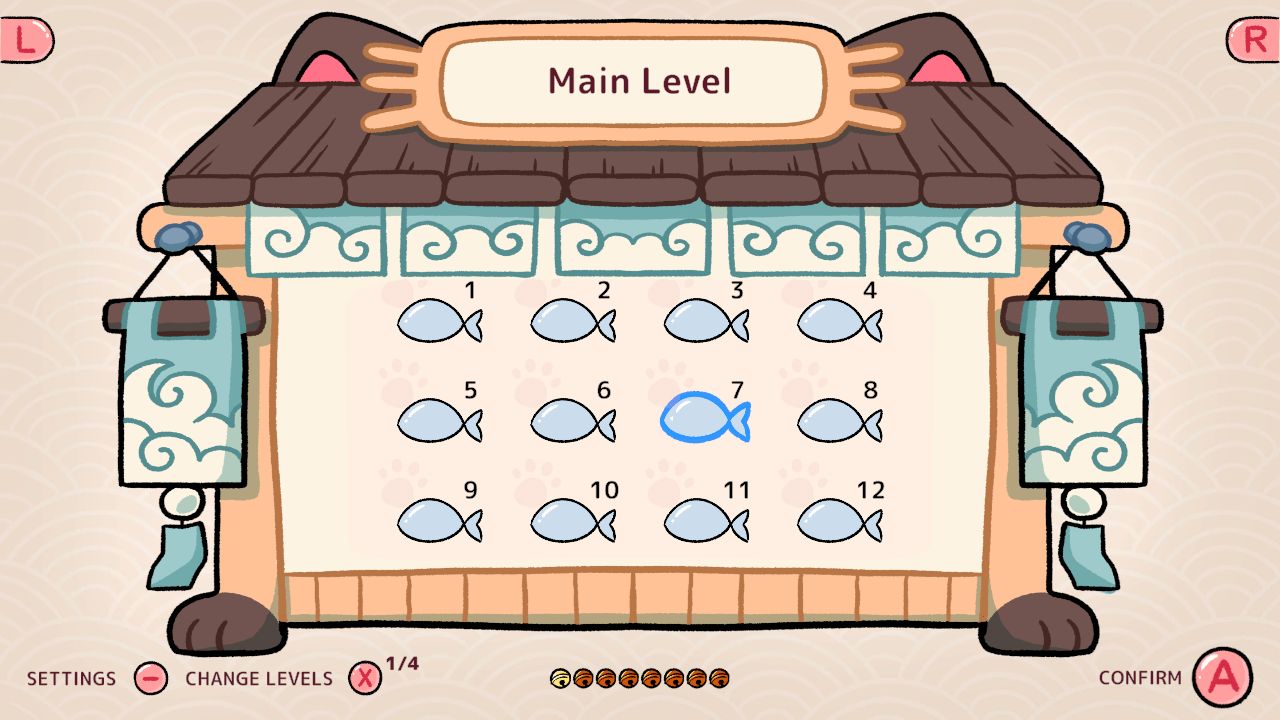The width and height of the screenshot is (1280, 720).
Task: Change levels using the X button
Action: (x=363, y=677)
